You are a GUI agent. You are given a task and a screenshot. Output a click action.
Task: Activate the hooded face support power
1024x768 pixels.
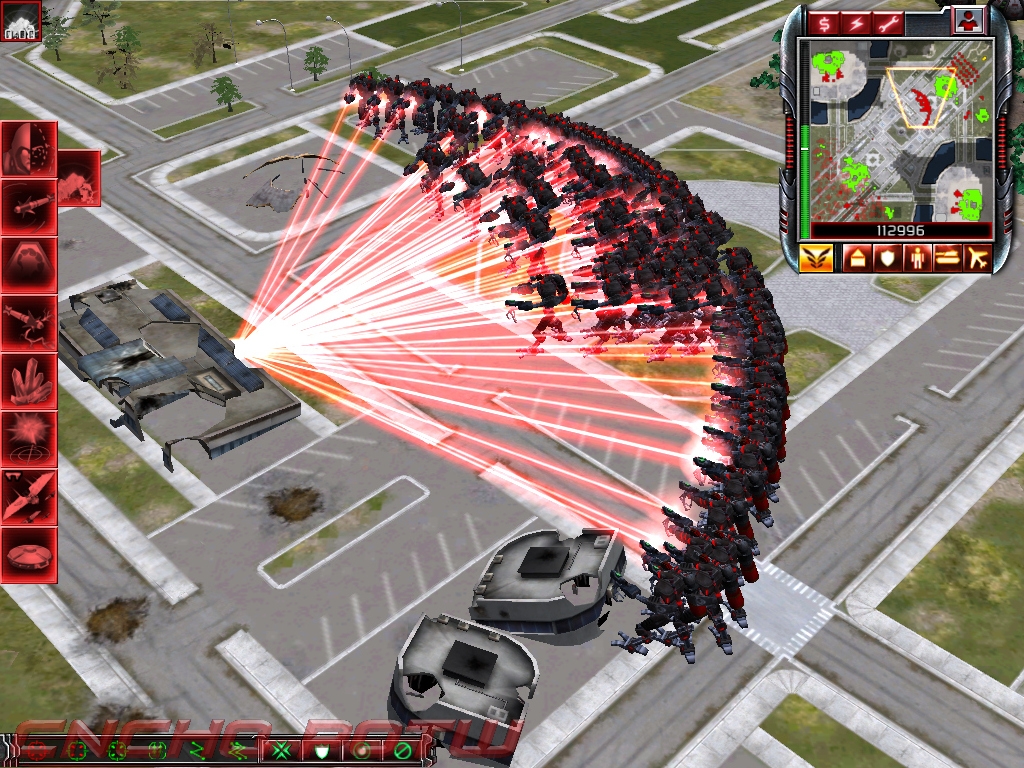click(x=28, y=150)
